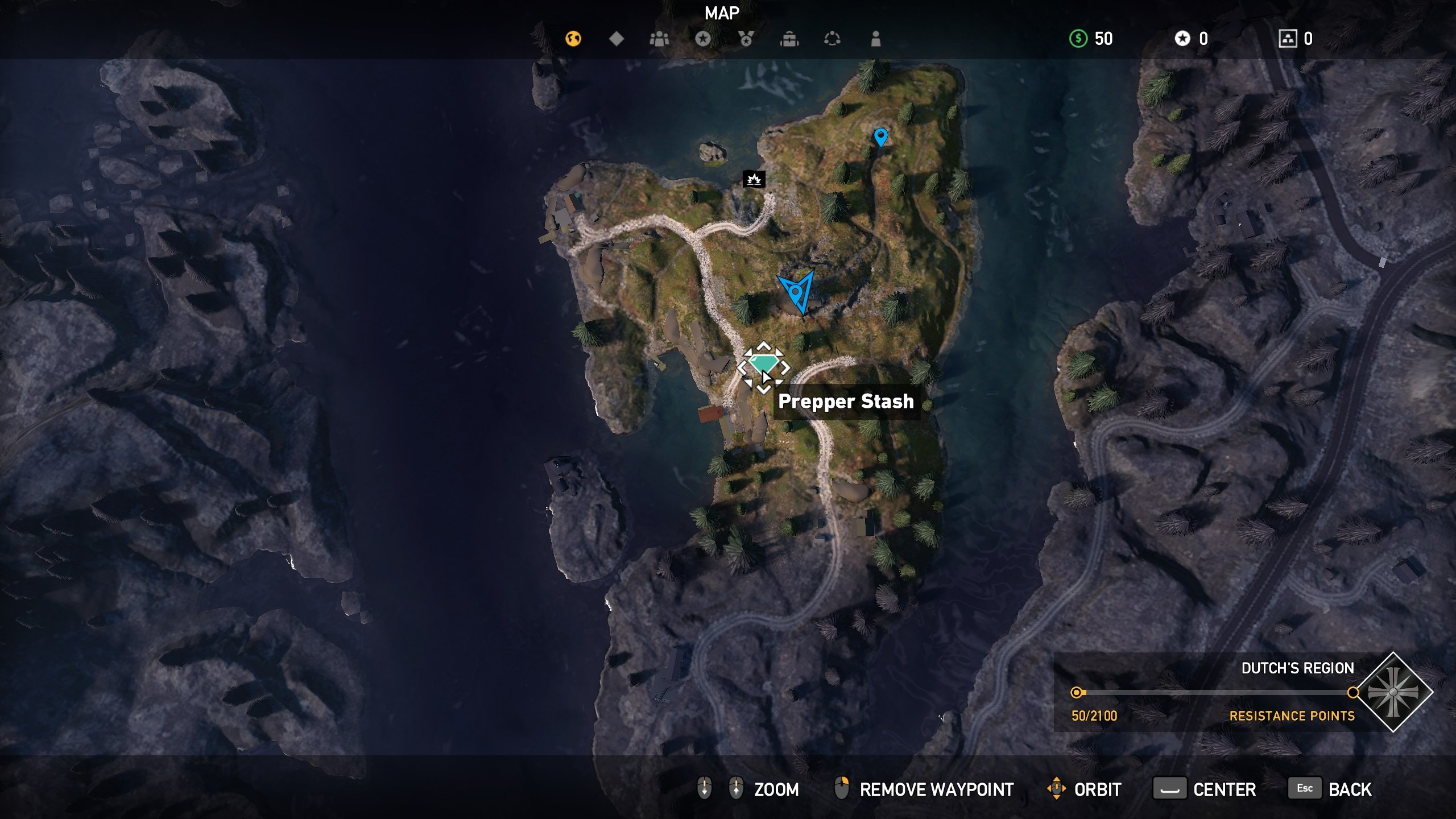The height and width of the screenshot is (819, 1456).
Task: Switch to the three-person group tab
Action: [659, 39]
